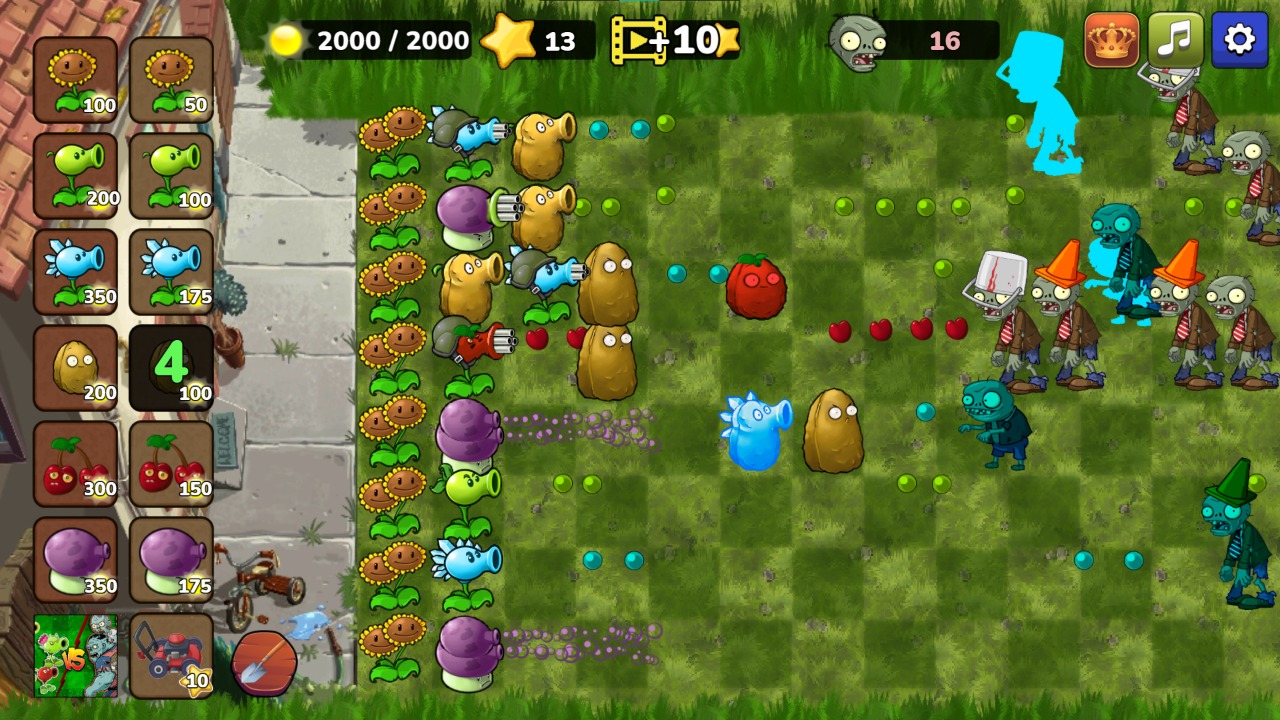Screen dimensions: 1280x720
Task: Choose the Peashooter packet costing 100
Action: [x=170, y=172]
